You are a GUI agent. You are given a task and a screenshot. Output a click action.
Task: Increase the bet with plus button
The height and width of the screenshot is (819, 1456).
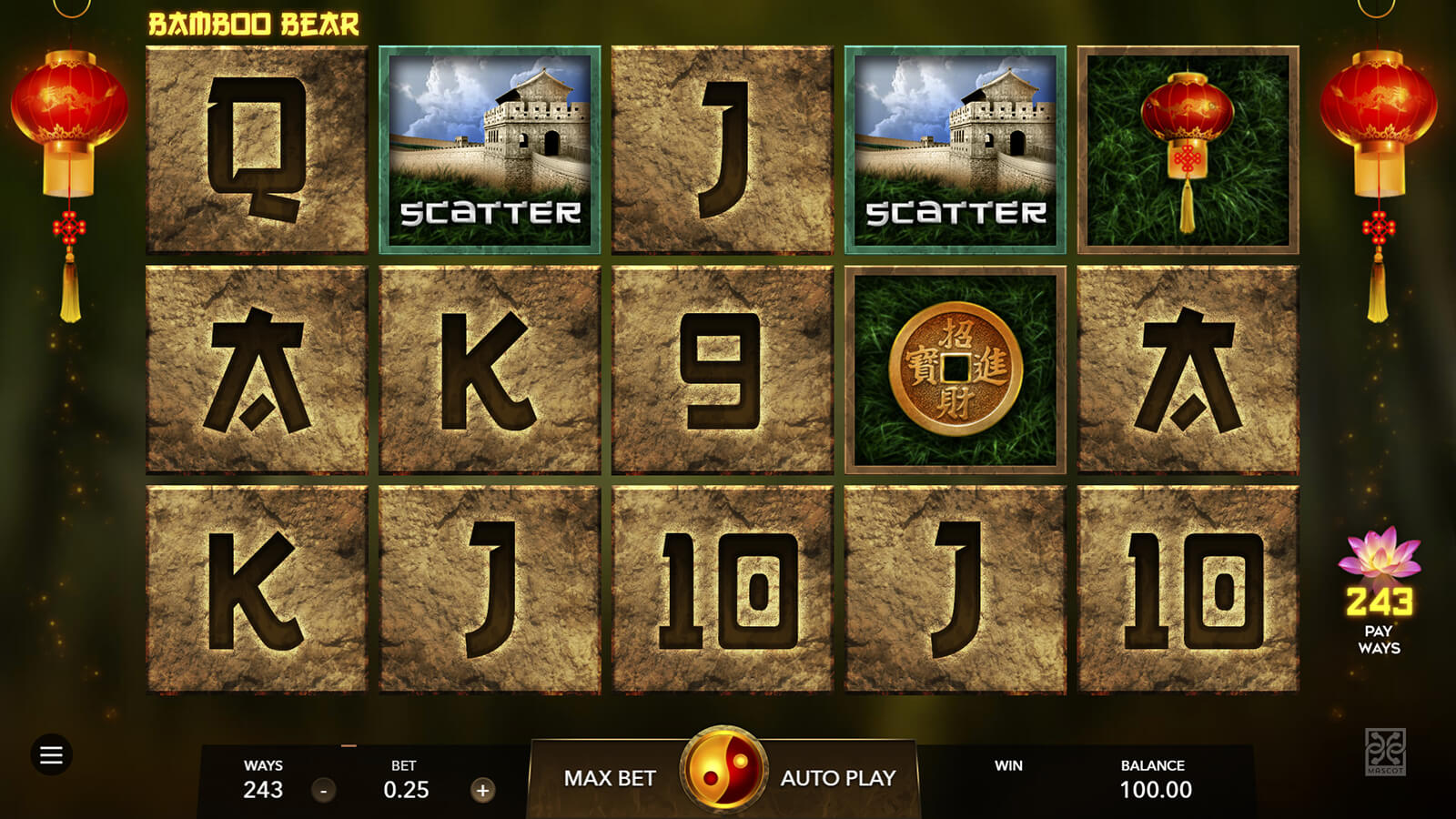tap(483, 790)
